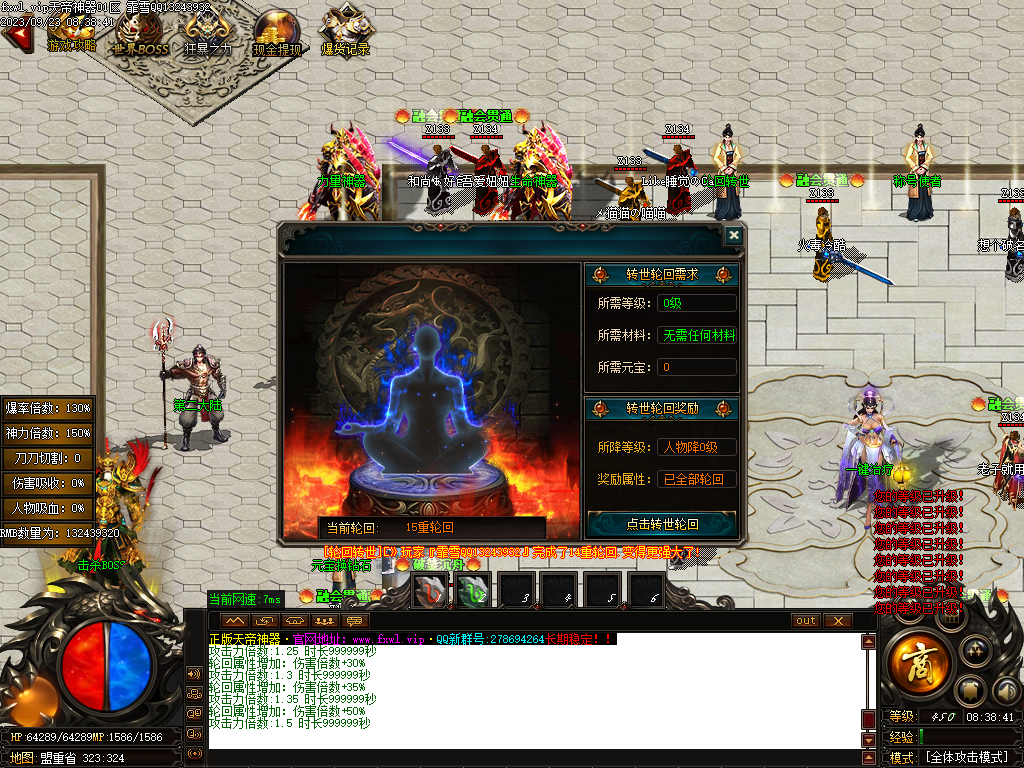The height and width of the screenshot is (768, 1024).
Task: Change the 全体攻击模式 attack mode
Action: 965,757
